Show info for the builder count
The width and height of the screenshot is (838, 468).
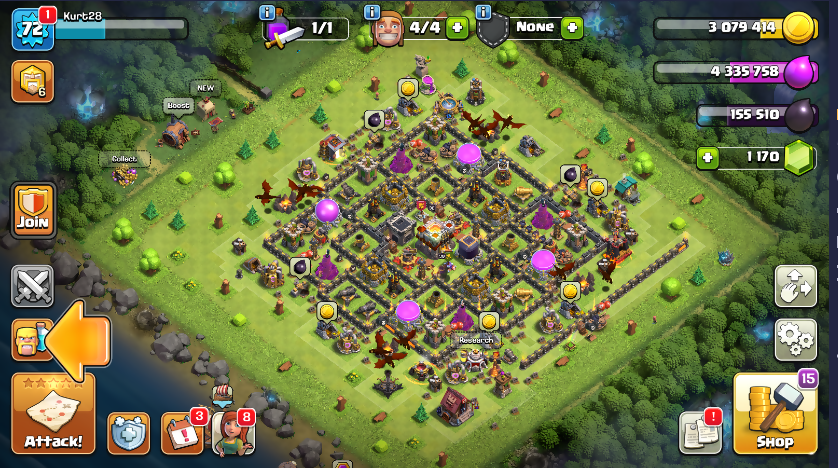[372, 12]
